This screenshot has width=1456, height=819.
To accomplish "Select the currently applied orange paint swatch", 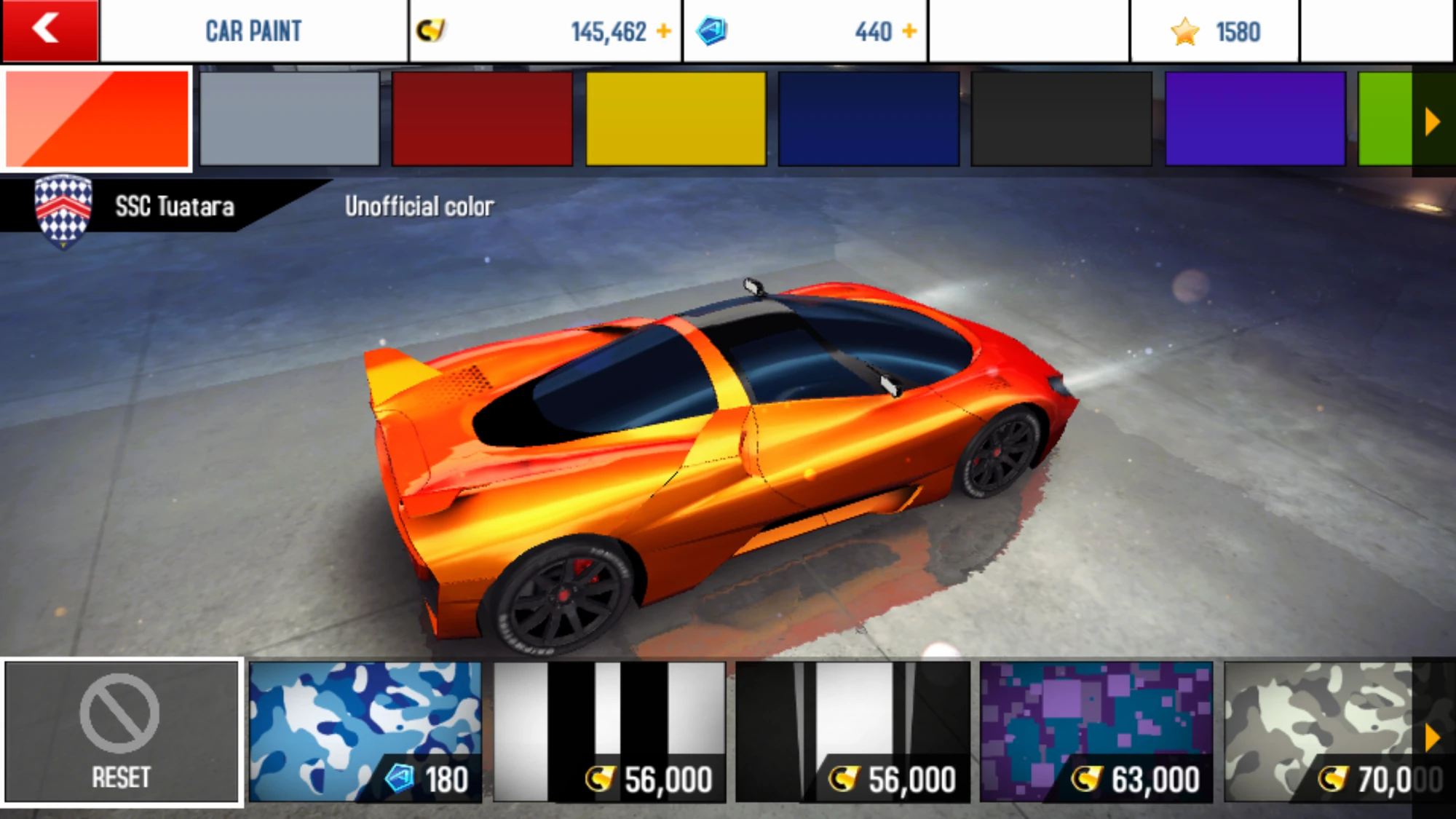I will click(x=97, y=120).
